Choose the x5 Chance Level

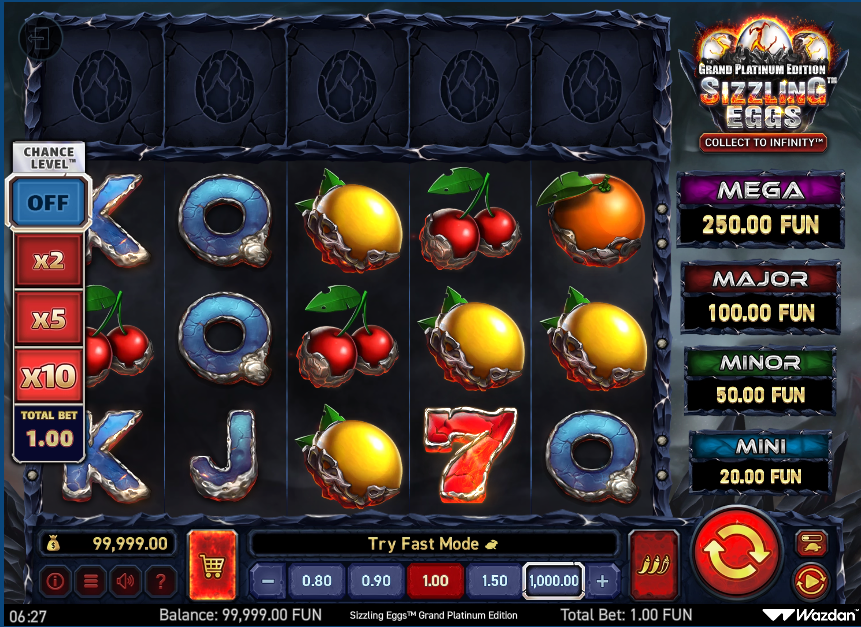tap(48, 319)
